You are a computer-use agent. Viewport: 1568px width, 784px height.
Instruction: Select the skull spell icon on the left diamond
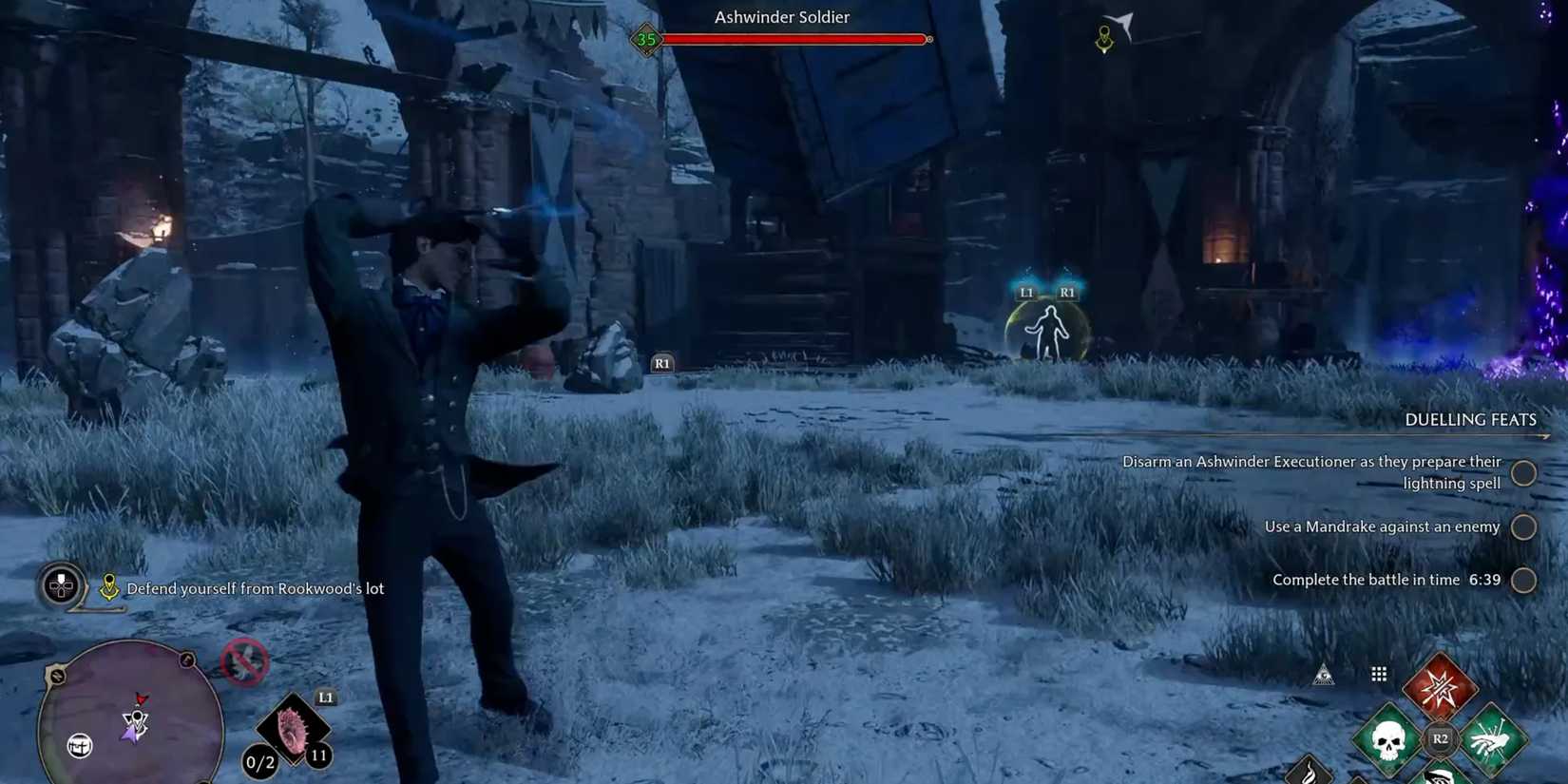[x=1387, y=740]
